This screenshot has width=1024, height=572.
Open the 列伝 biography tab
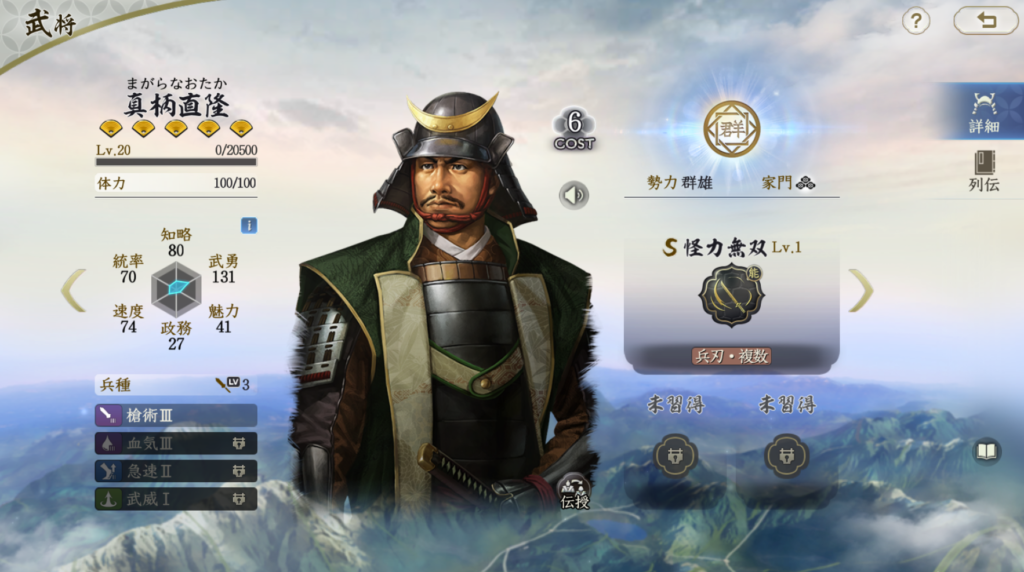point(984,171)
